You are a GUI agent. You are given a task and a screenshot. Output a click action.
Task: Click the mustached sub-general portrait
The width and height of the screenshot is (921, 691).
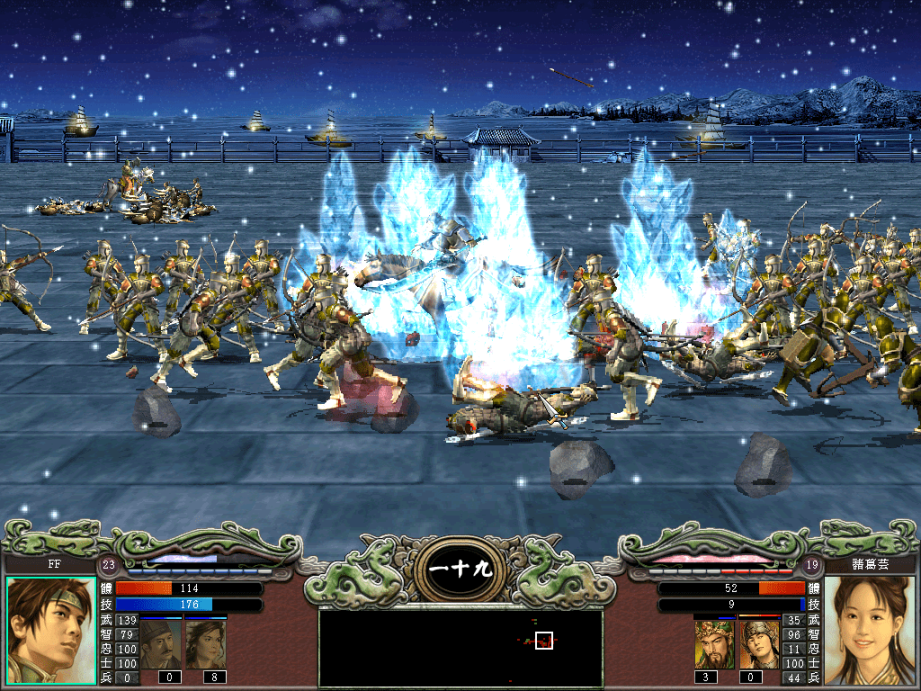click(160, 644)
